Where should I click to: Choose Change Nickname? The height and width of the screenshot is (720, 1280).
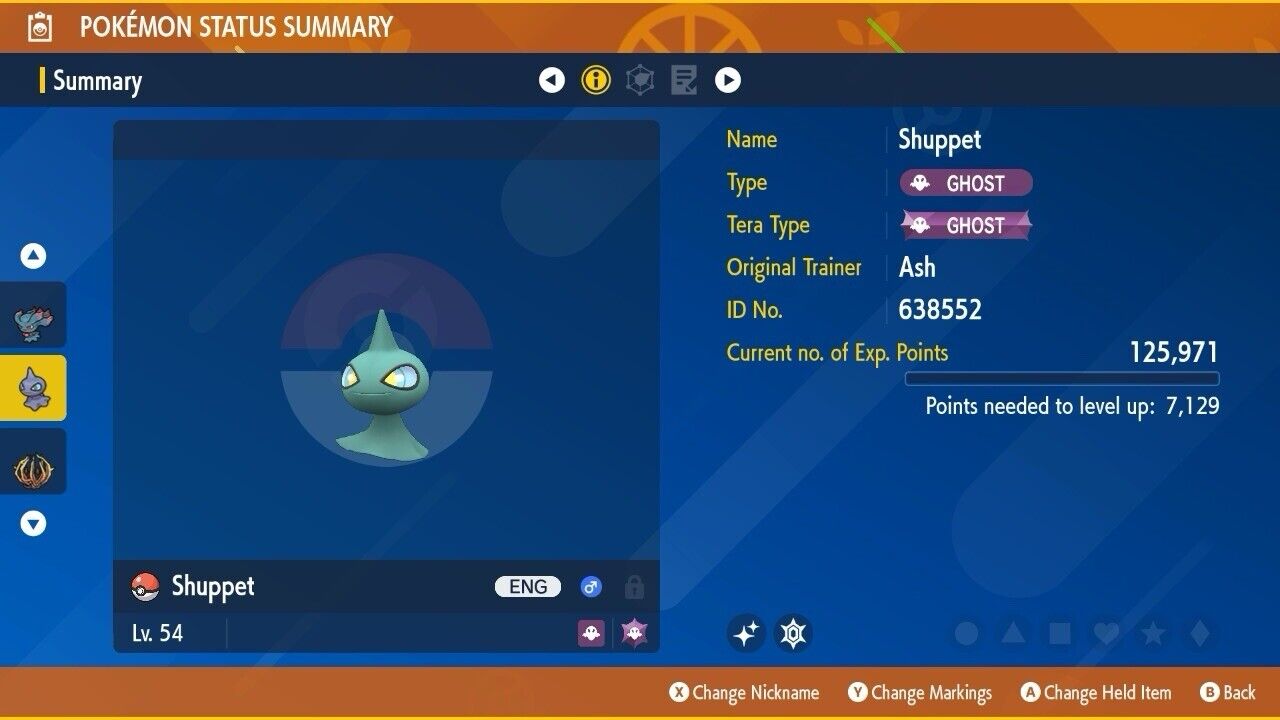tap(745, 693)
